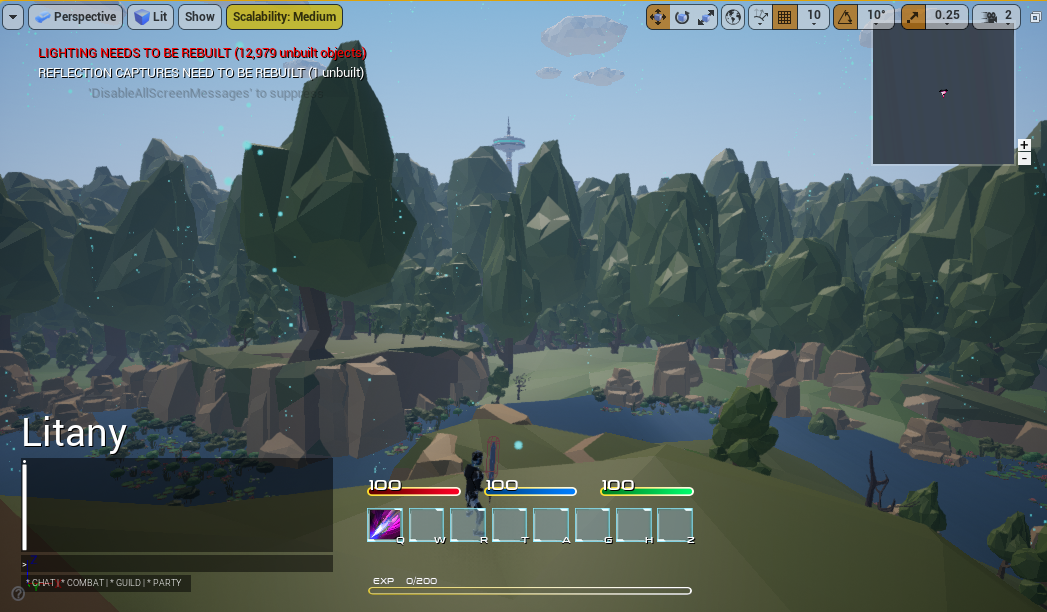The width and height of the screenshot is (1047, 612).
Task: Switch to the CHAT channel tab
Action: 40,583
